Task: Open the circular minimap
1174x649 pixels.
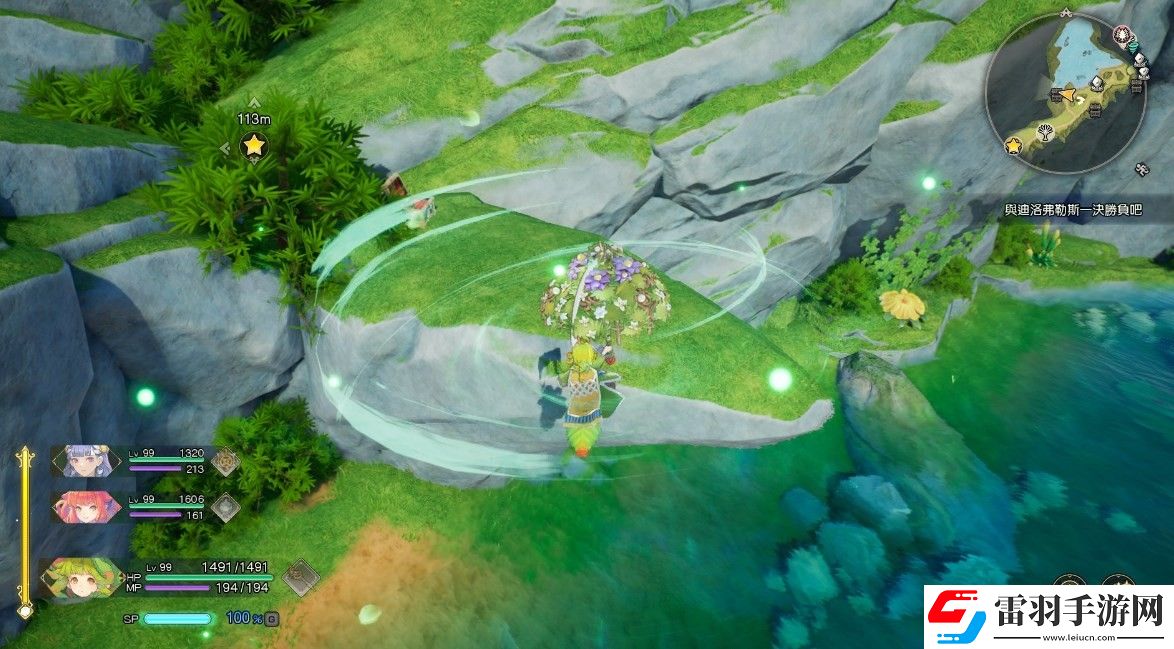Action: [x=1065, y=93]
